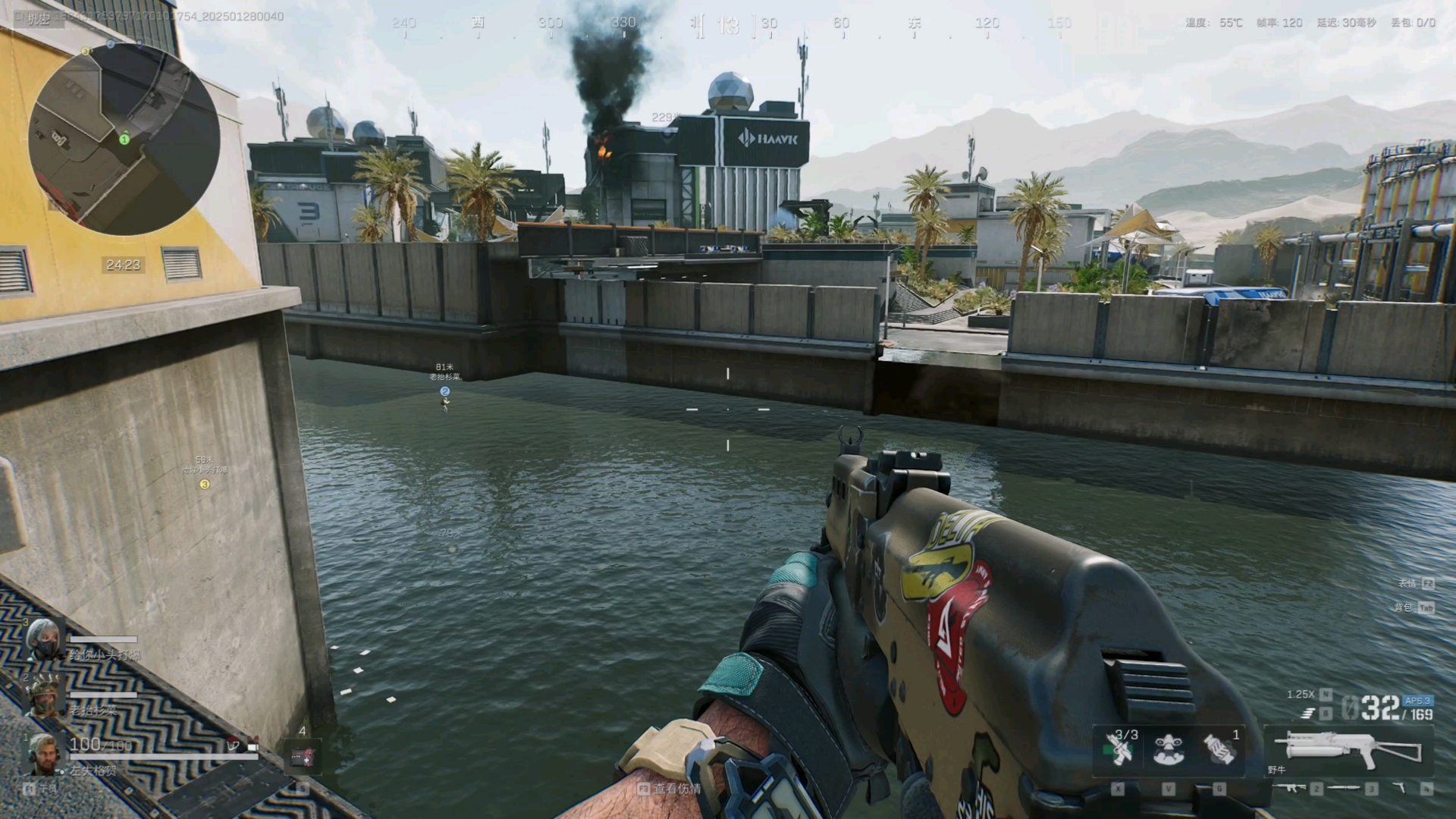
Task: Click the 1.25X scope zoom label
Action: pos(1301,694)
